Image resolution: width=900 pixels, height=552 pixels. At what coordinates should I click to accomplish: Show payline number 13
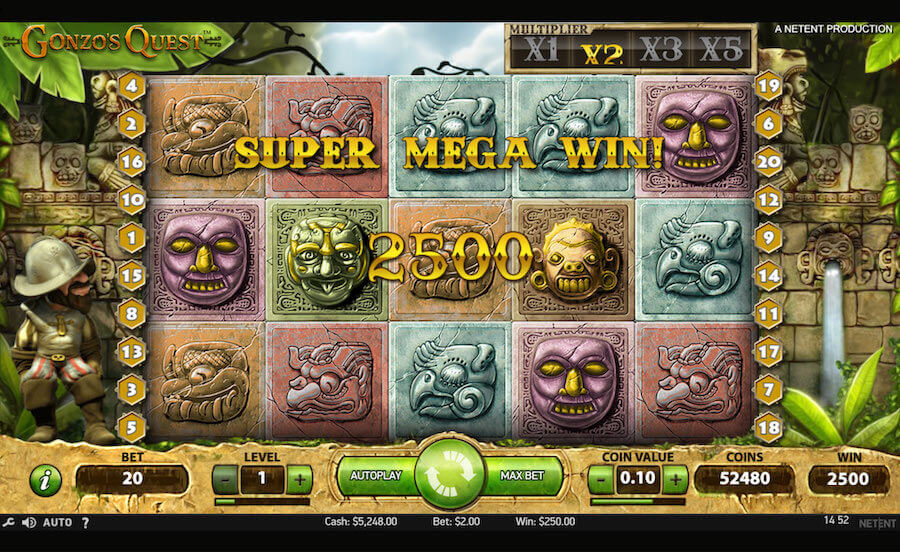click(132, 352)
